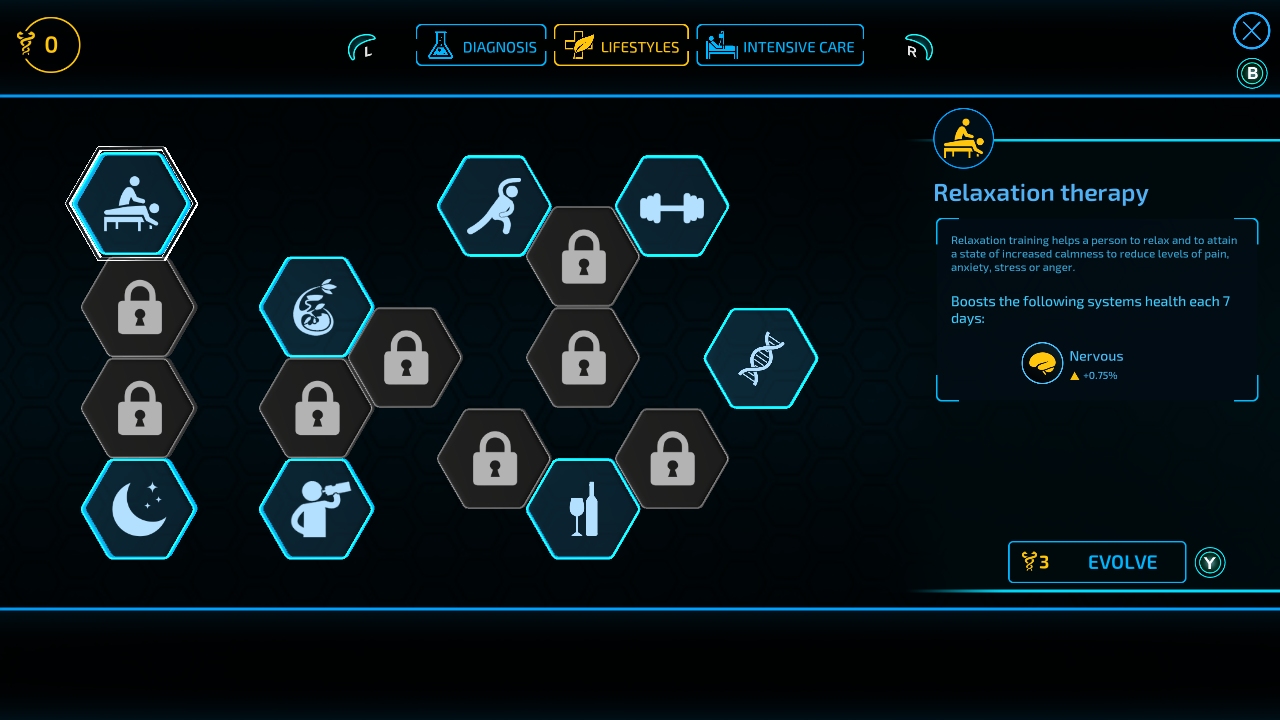Select the dumbbell weight training hexagon
This screenshot has width=1280, height=720.
[672, 206]
